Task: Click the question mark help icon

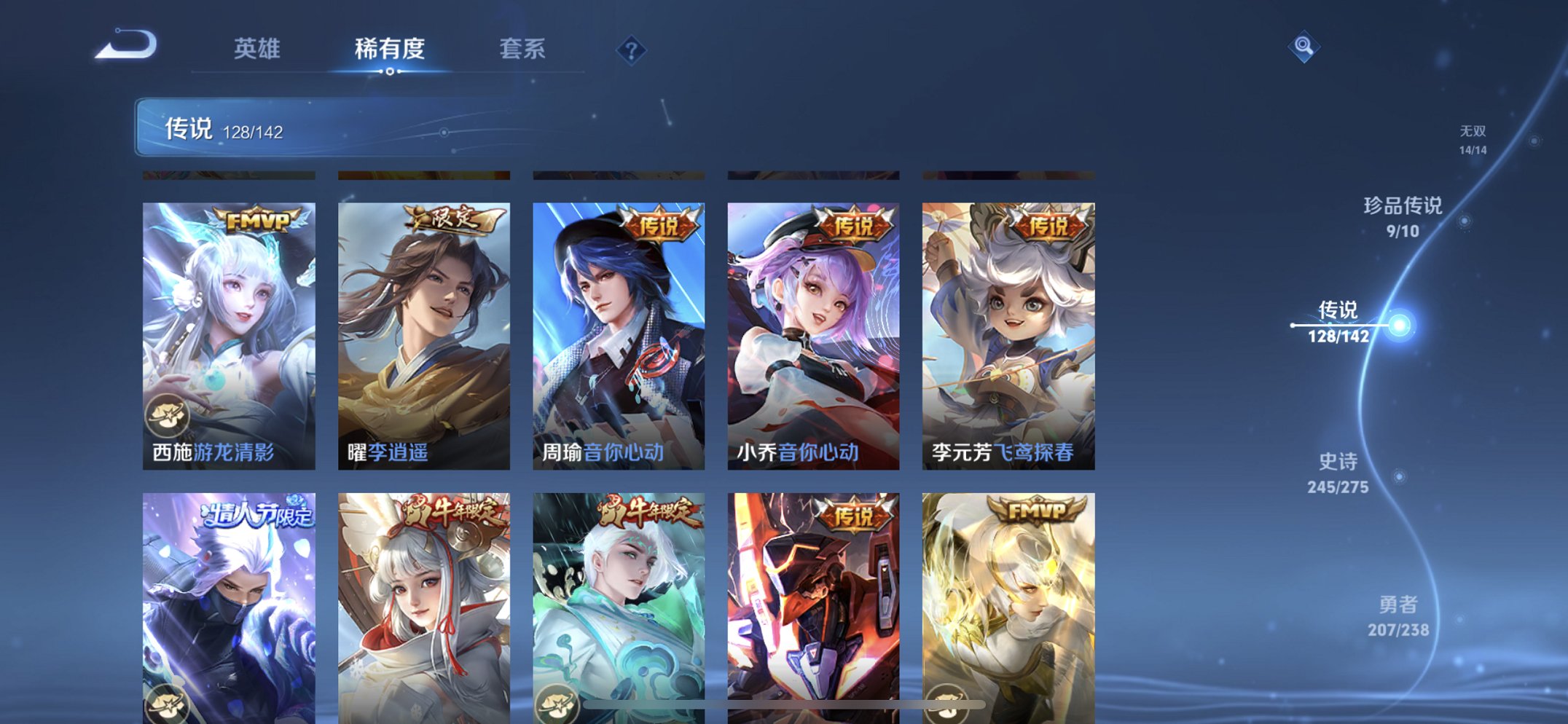Action: [632, 50]
